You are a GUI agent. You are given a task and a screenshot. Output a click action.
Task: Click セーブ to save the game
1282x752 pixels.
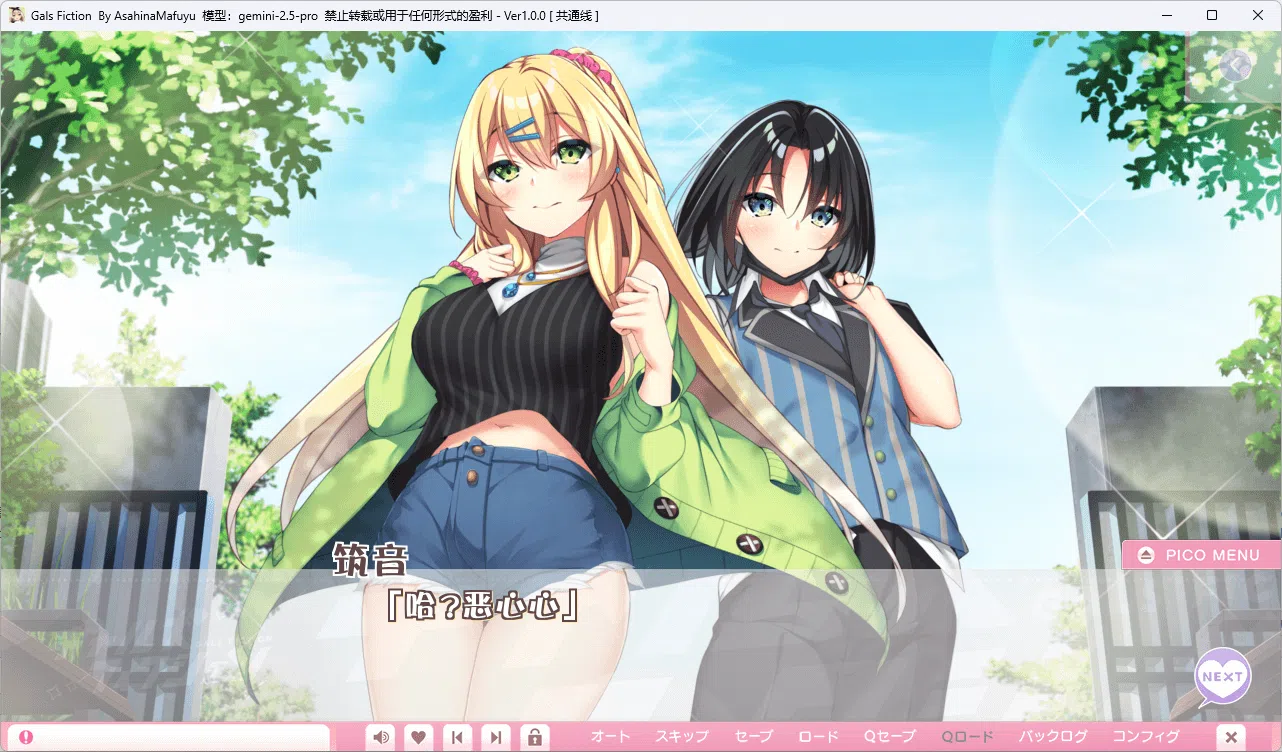click(752, 736)
